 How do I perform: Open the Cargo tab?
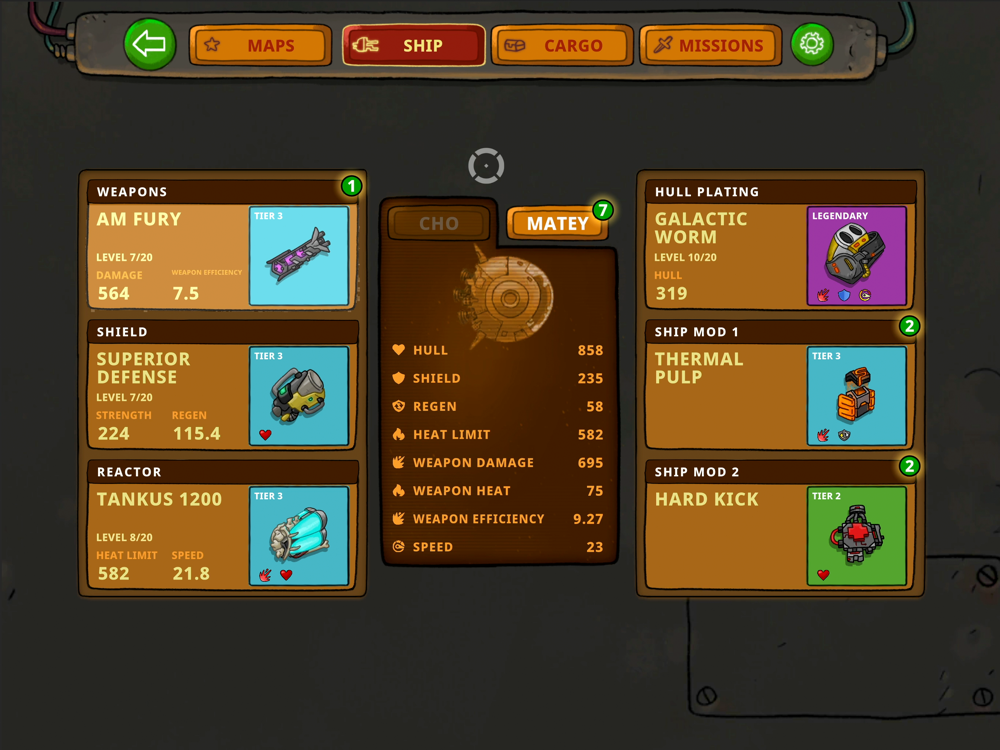562,45
